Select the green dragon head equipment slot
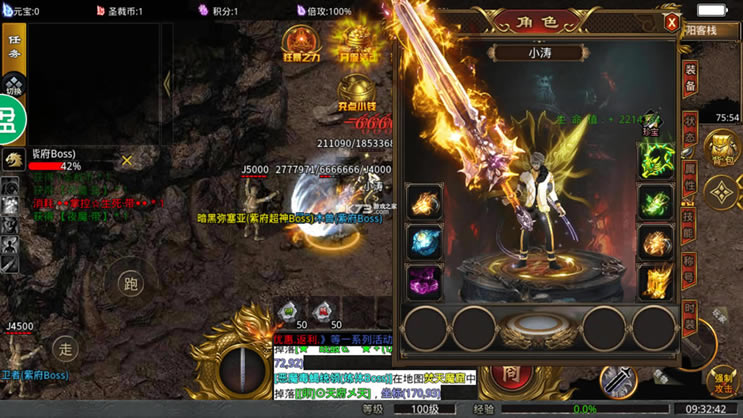Viewport: 743px width, 418px height. click(x=655, y=160)
